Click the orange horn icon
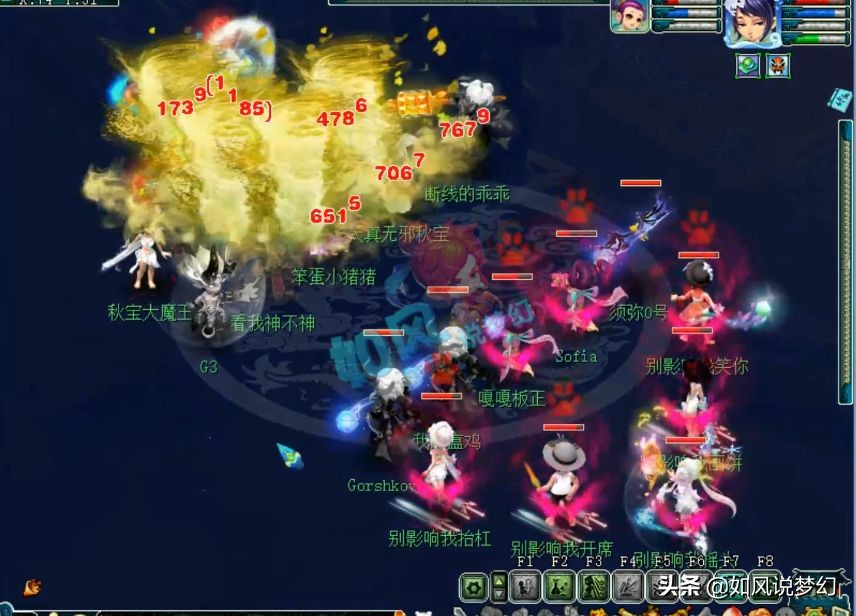This screenshot has height=616, width=856. [32, 587]
